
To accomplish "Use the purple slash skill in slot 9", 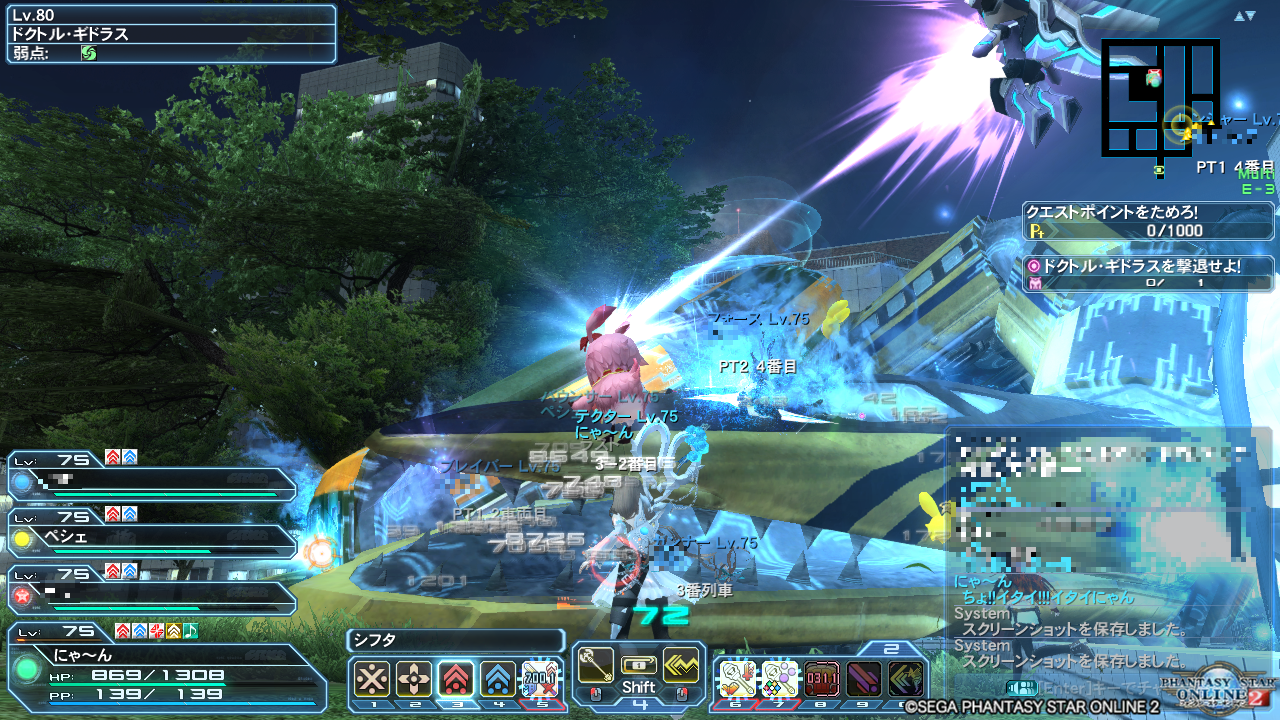I will coord(863,679).
